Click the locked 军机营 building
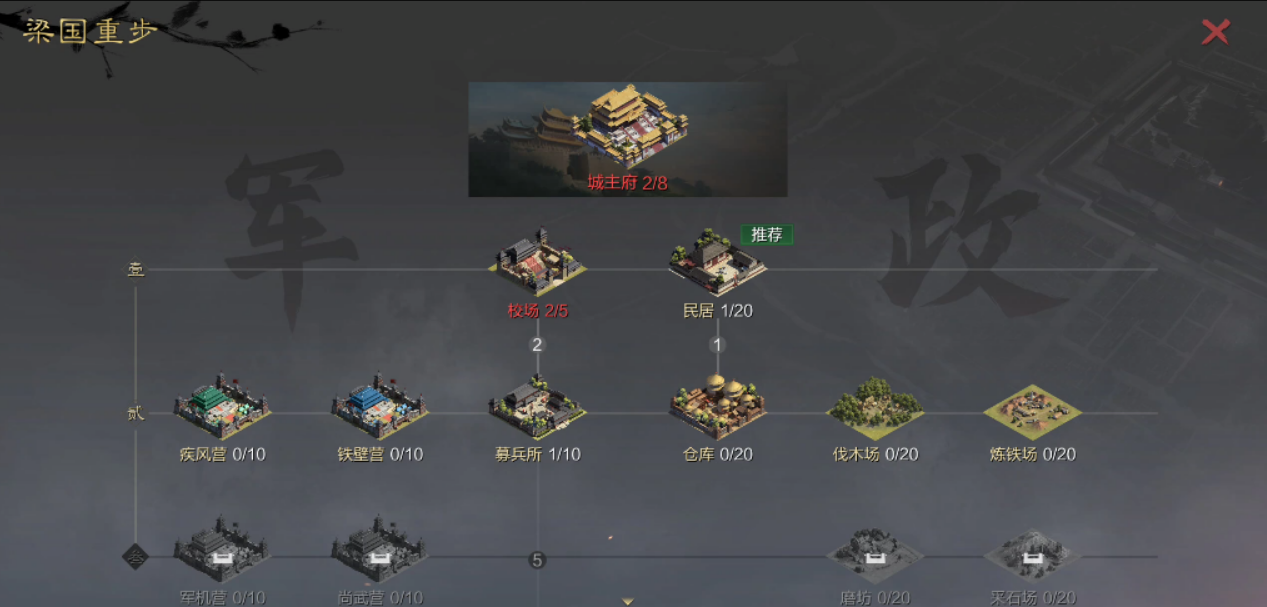 coord(222,551)
